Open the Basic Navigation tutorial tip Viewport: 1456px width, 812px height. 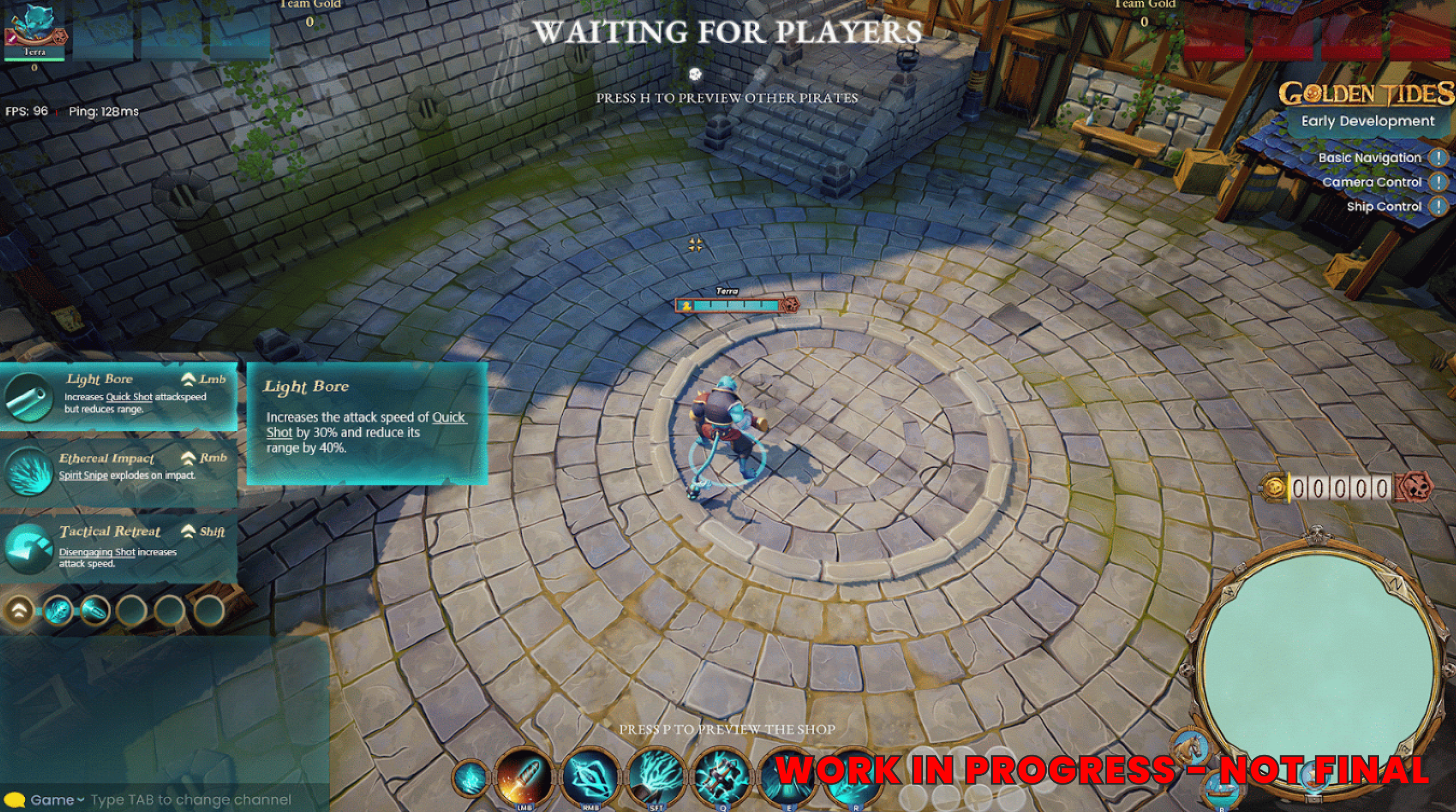[1439, 158]
